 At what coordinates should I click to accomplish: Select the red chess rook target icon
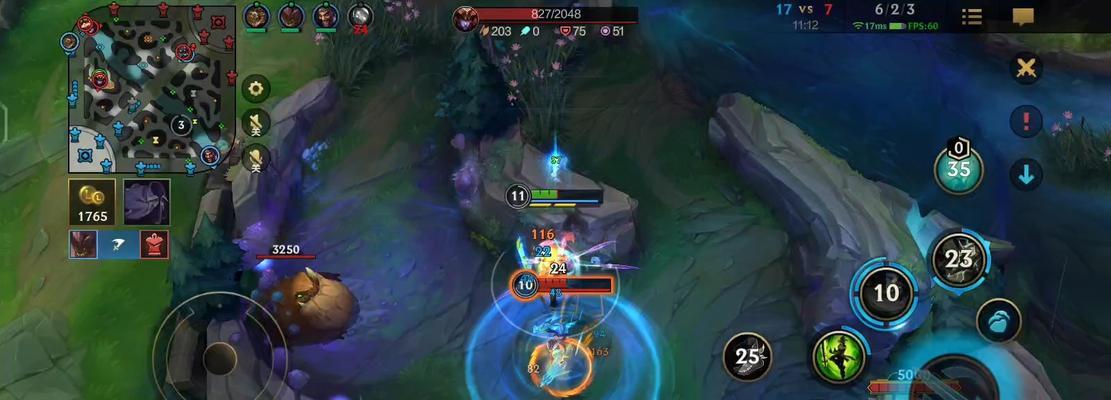(154, 244)
